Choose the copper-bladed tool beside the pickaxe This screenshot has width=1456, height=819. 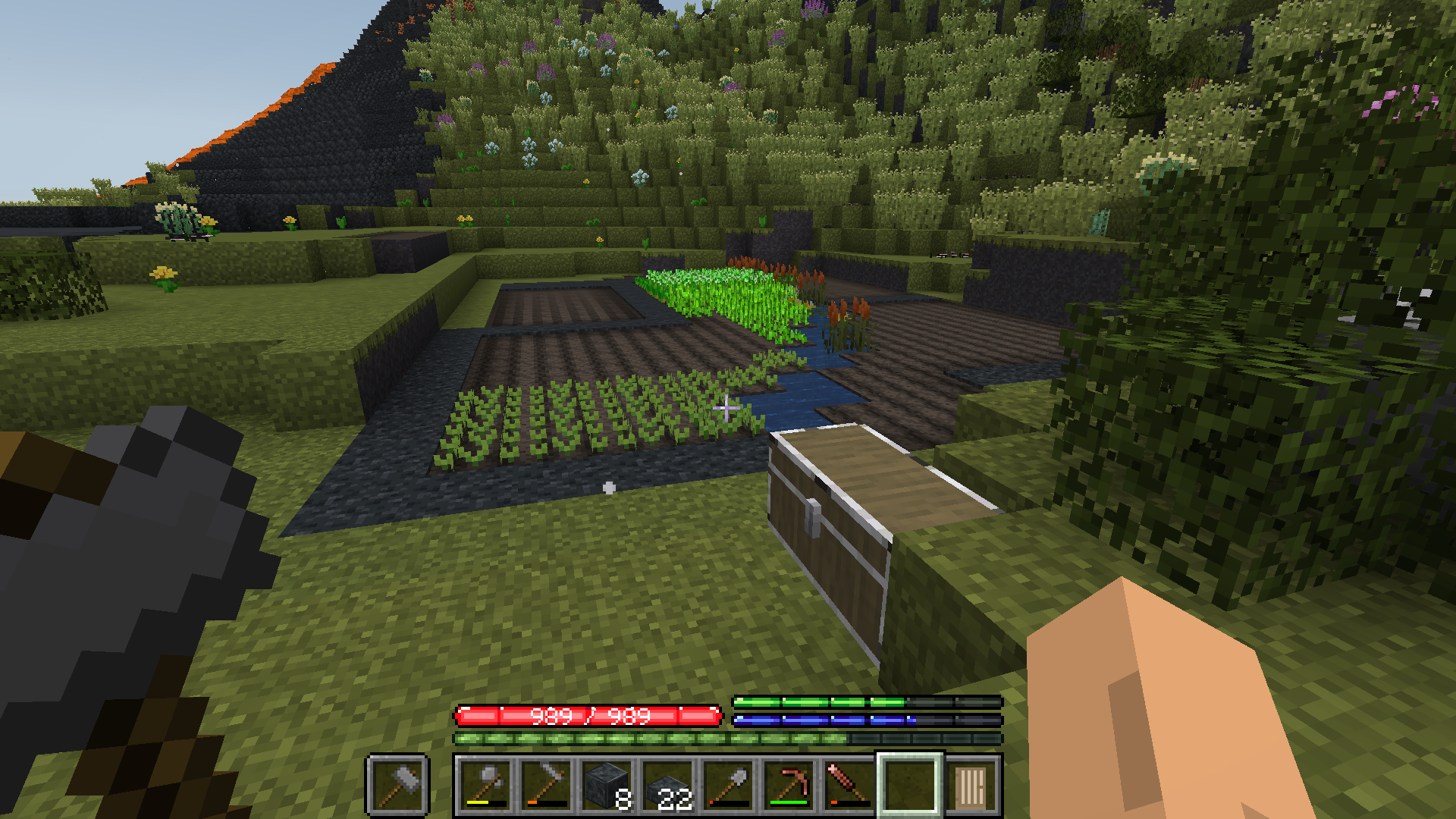point(849,785)
